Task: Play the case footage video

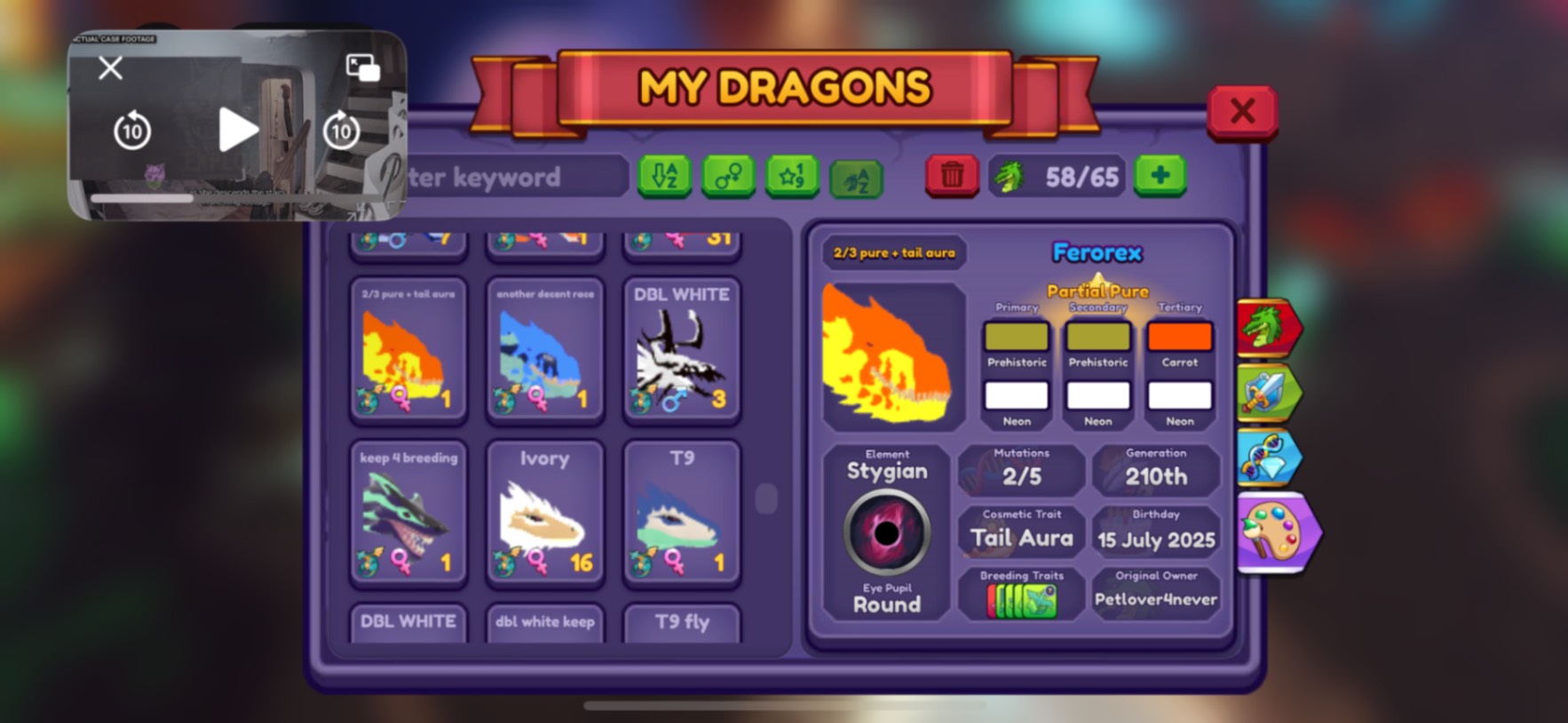Action: (x=236, y=129)
